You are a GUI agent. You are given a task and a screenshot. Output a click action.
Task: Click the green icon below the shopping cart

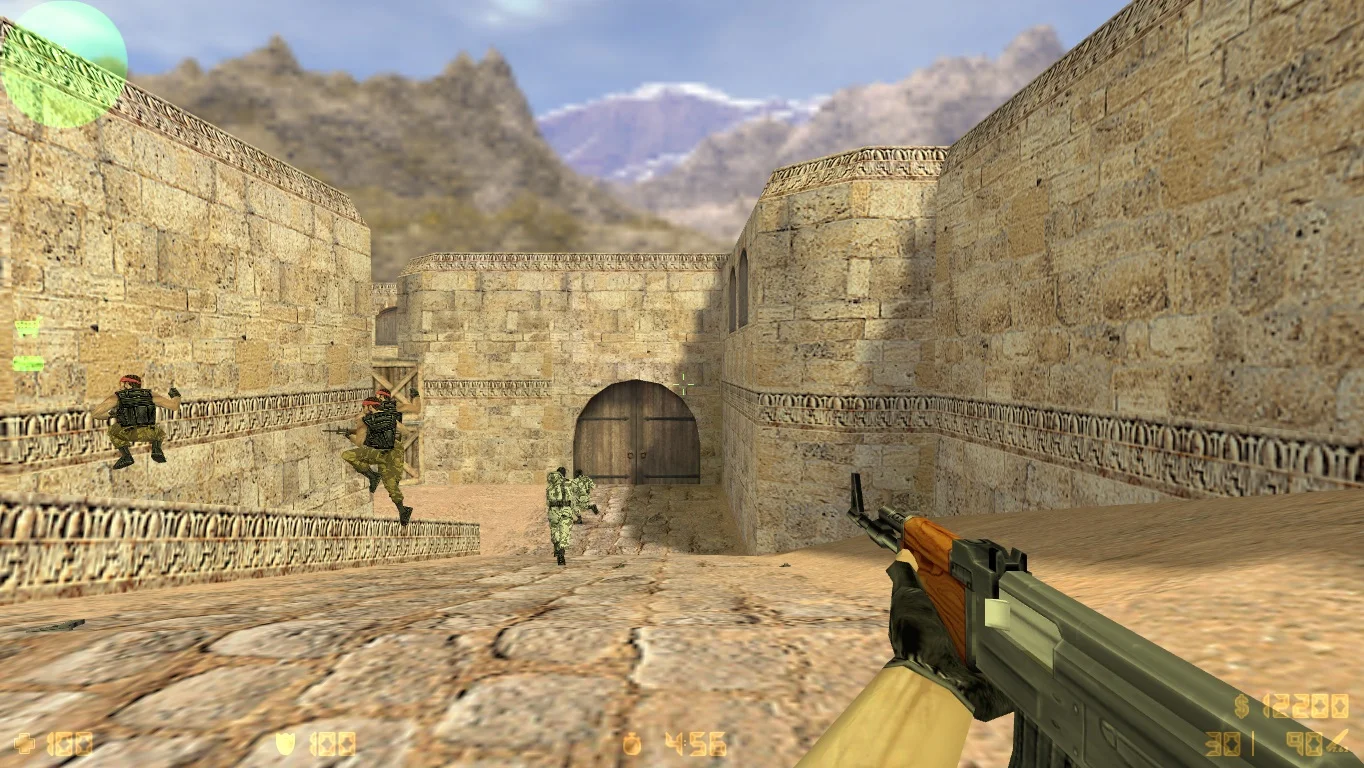pyautogui.click(x=27, y=363)
